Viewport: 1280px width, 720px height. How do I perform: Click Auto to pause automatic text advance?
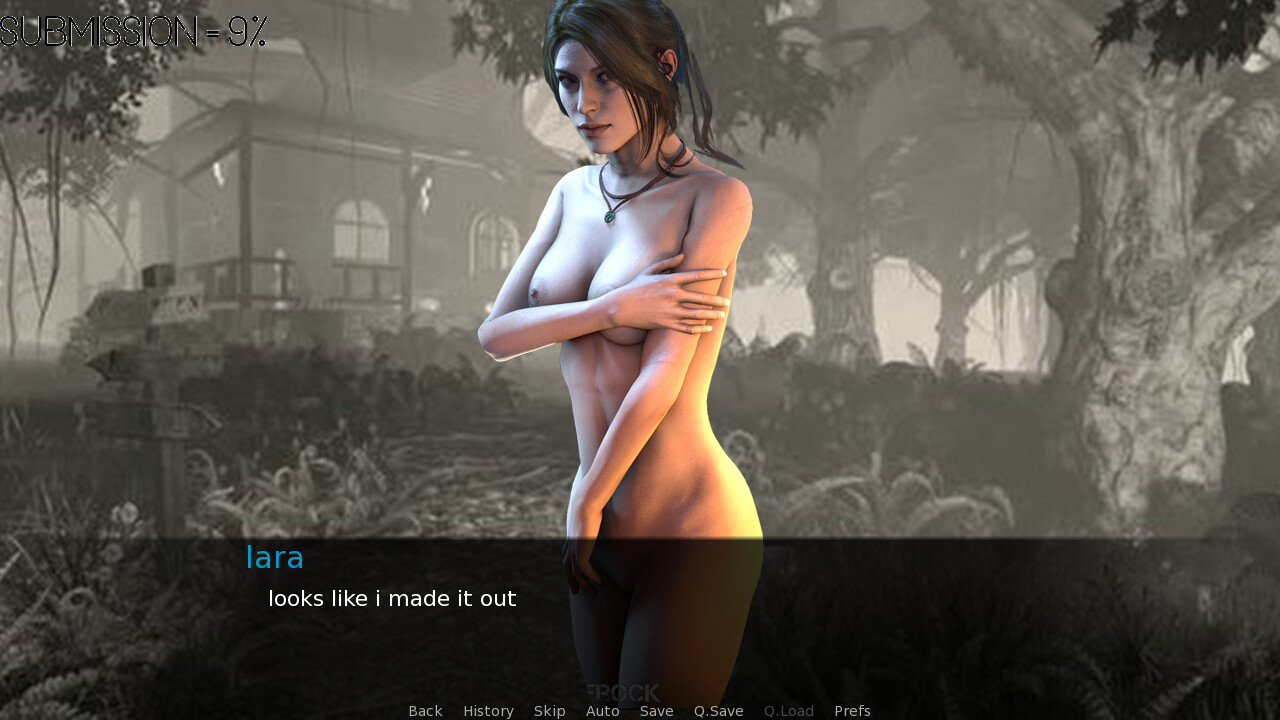(x=602, y=710)
